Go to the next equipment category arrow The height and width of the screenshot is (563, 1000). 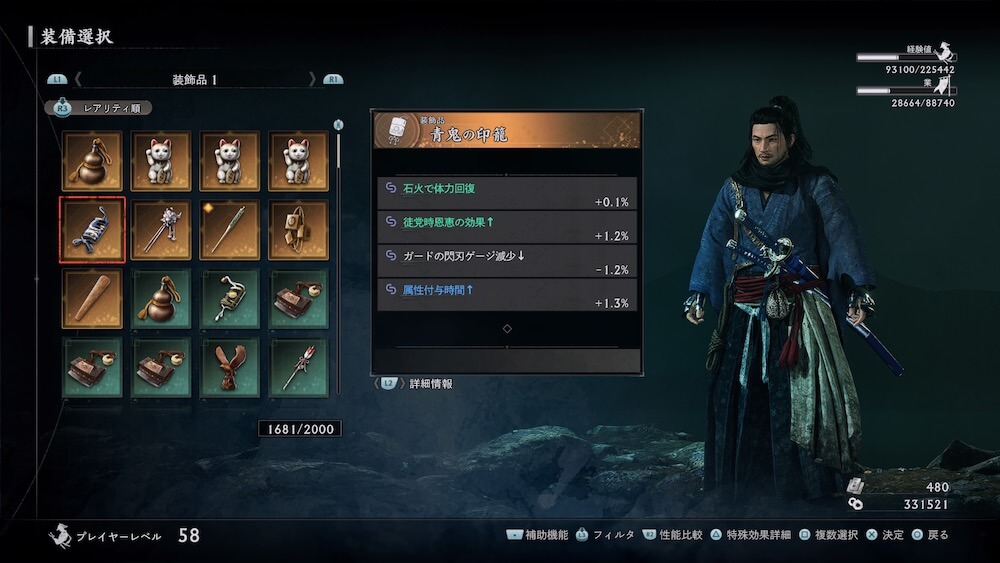(x=313, y=79)
